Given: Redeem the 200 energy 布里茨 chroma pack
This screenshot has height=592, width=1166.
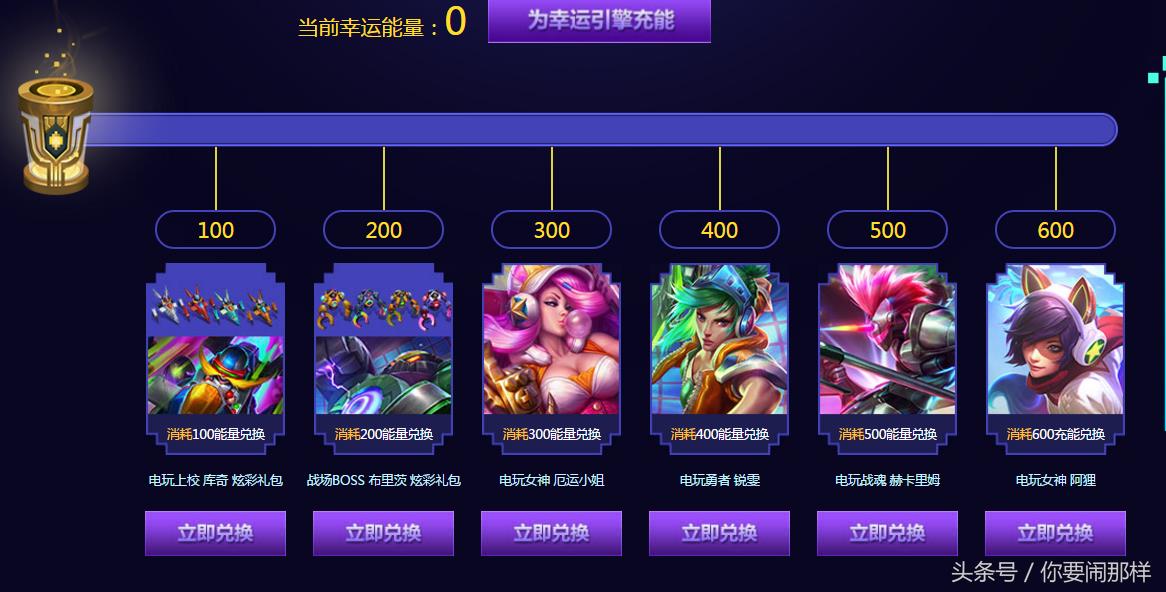Looking at the screenshot, I should point(383,533).
